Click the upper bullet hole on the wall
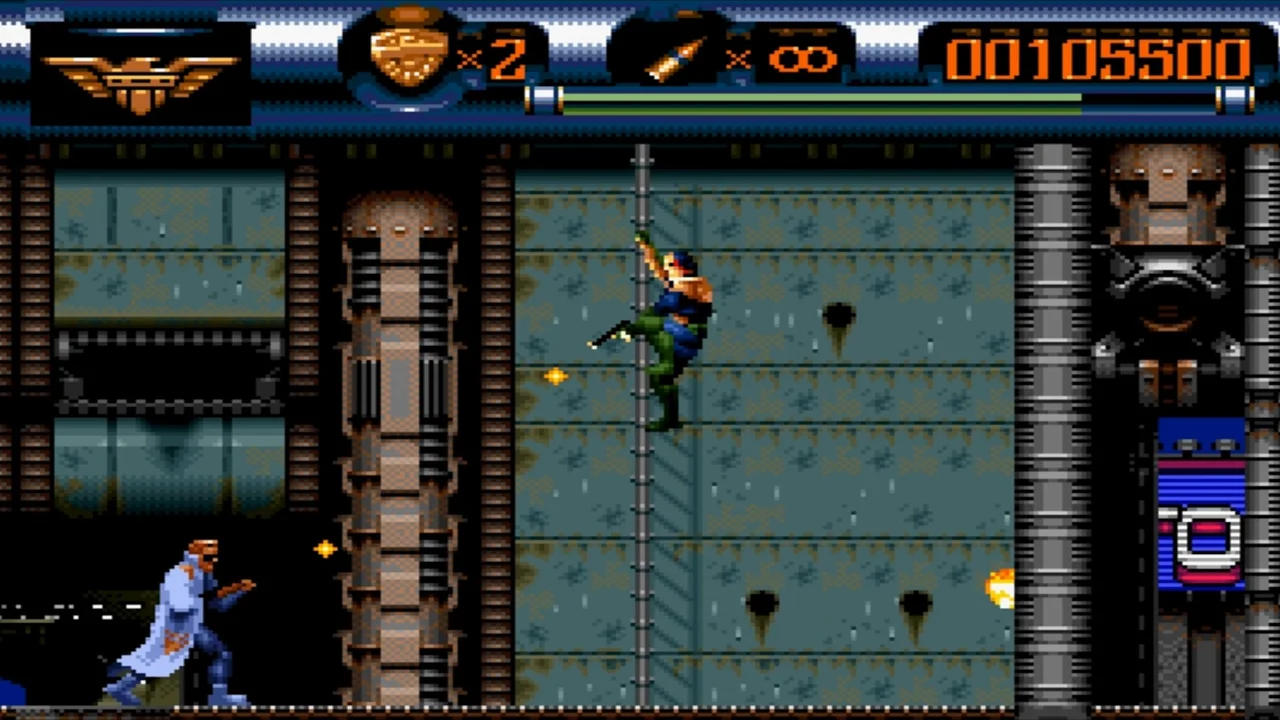The width and height of the screenshot is (1280, 720). point(838,315)
